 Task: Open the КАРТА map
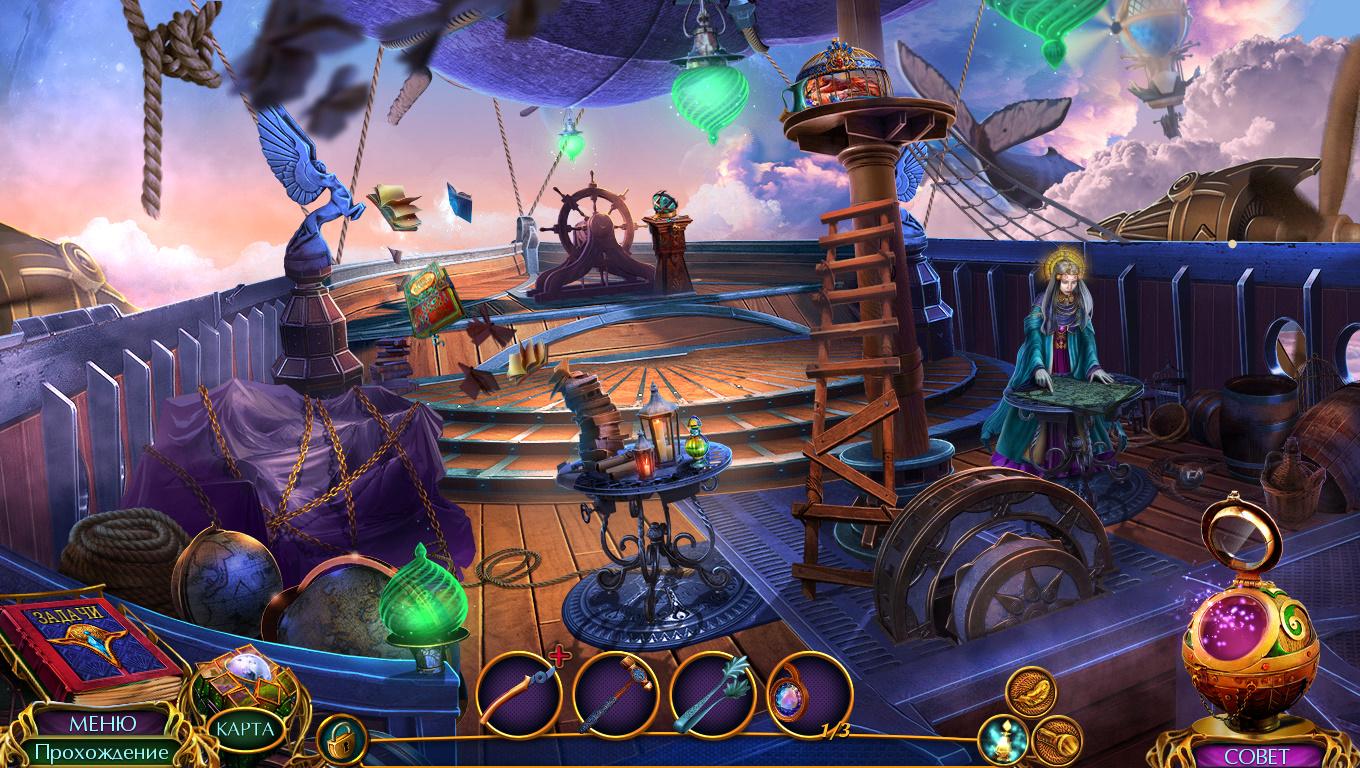tap(246, 728)
